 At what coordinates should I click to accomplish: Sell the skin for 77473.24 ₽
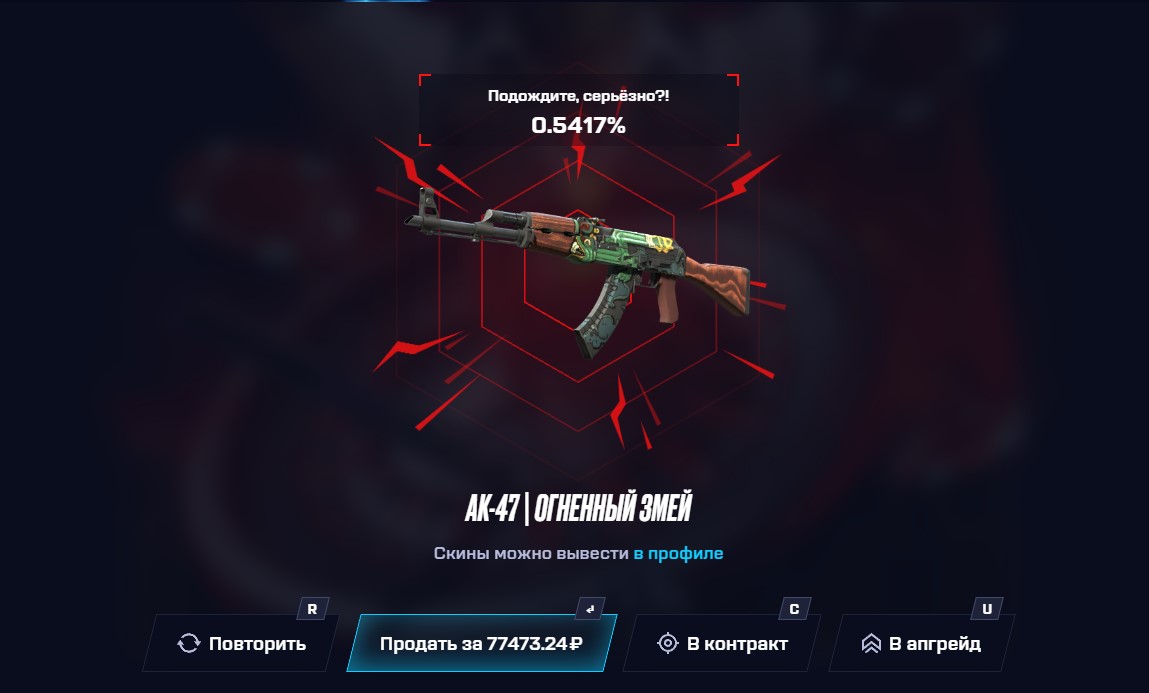[x=481, y=643]
